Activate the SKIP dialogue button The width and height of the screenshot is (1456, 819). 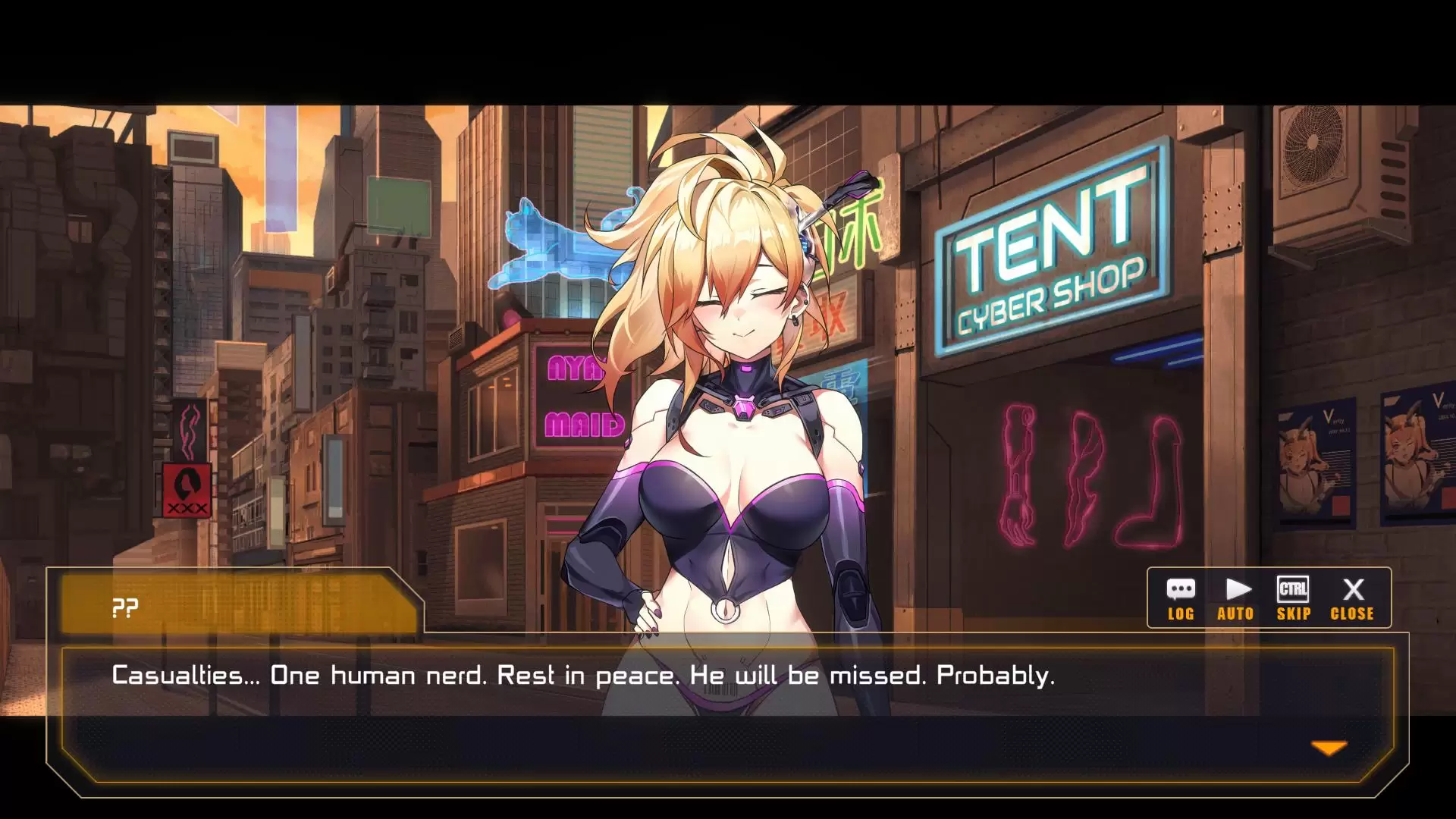1293,598
